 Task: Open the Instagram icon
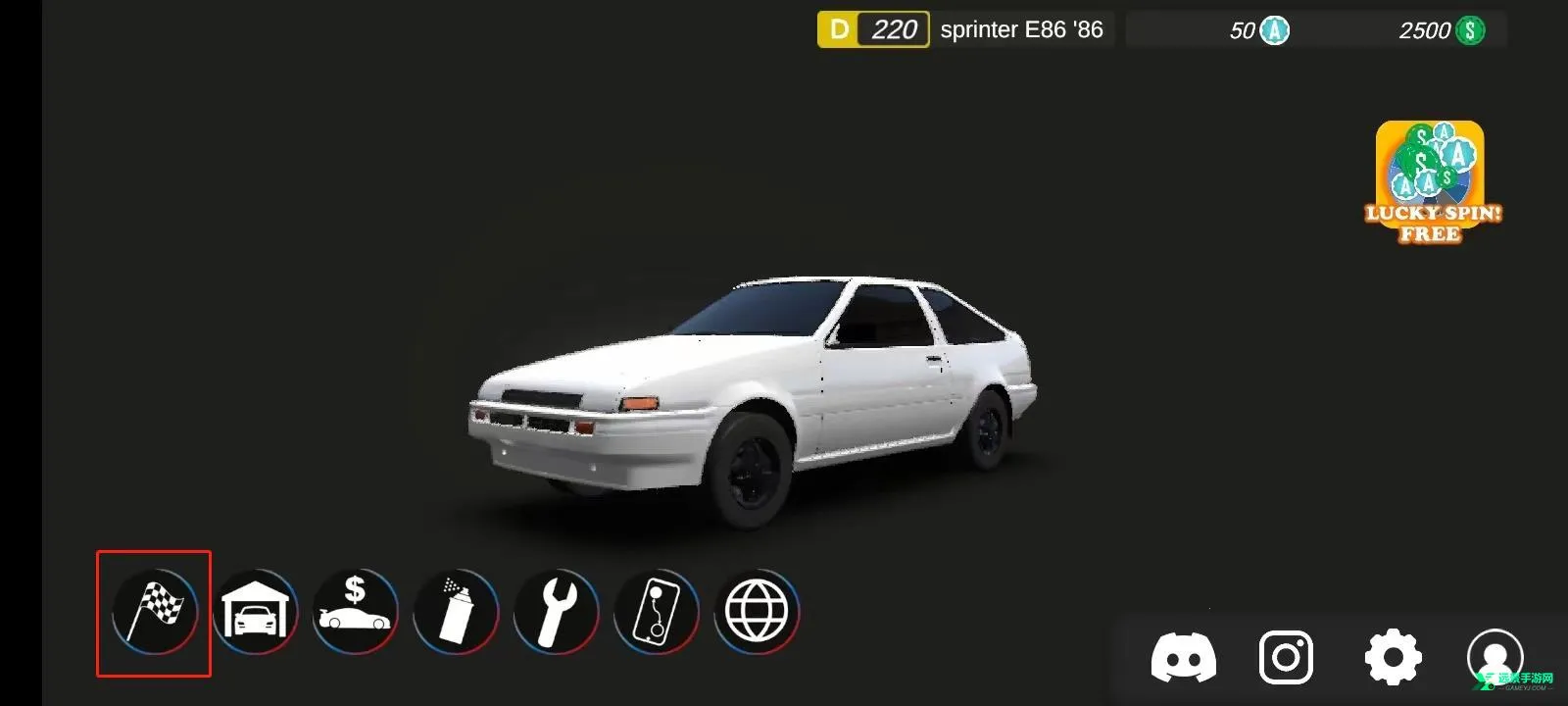click(x=1289, y=655)
